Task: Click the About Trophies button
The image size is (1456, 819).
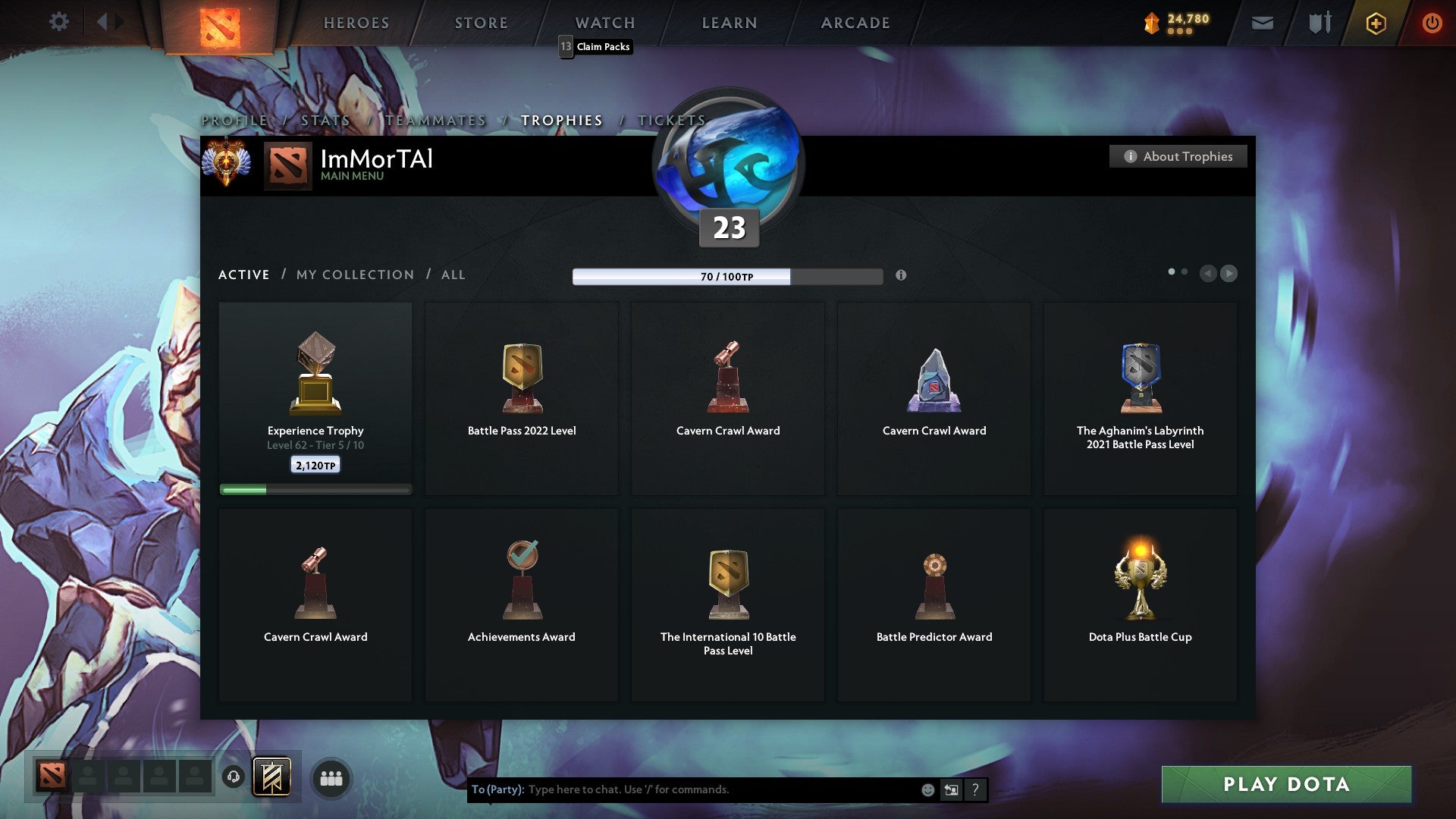Action: tap(1178, 156)
